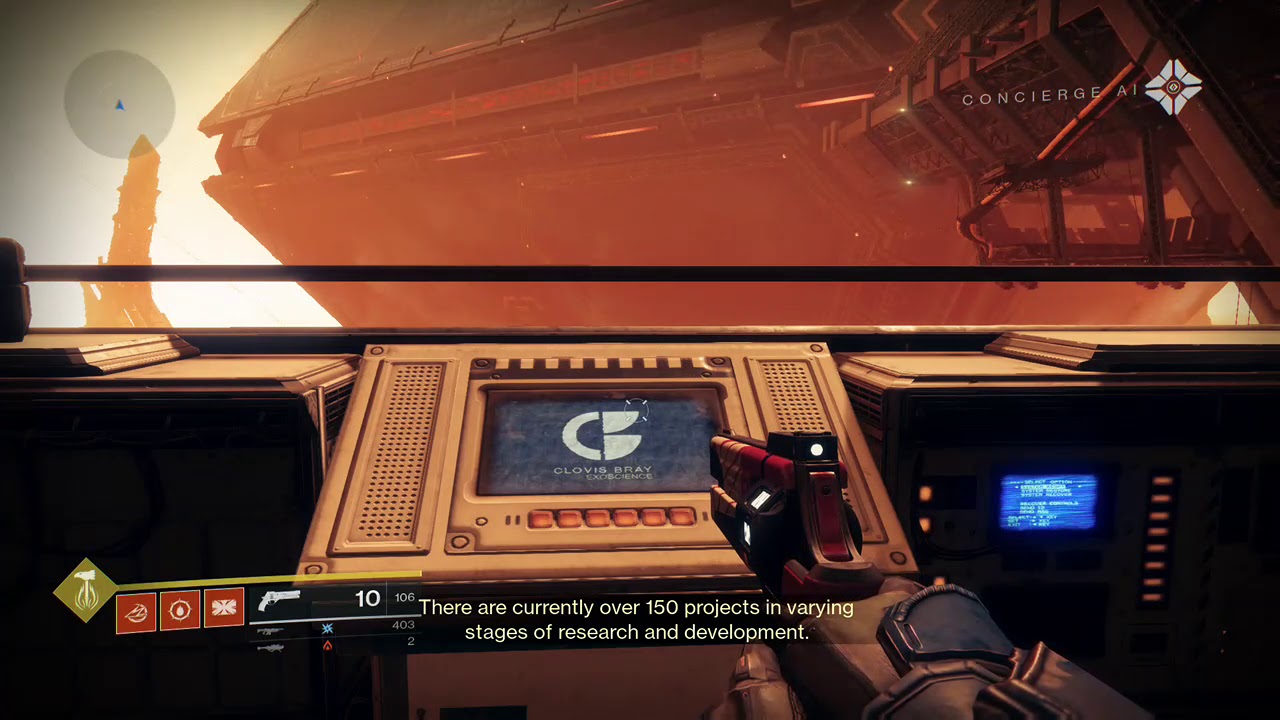The width and height of the screenshot is (1280, 720).
Task: Trigger the flame-in-spiked-ring ability icon
Action: point(180,610)
